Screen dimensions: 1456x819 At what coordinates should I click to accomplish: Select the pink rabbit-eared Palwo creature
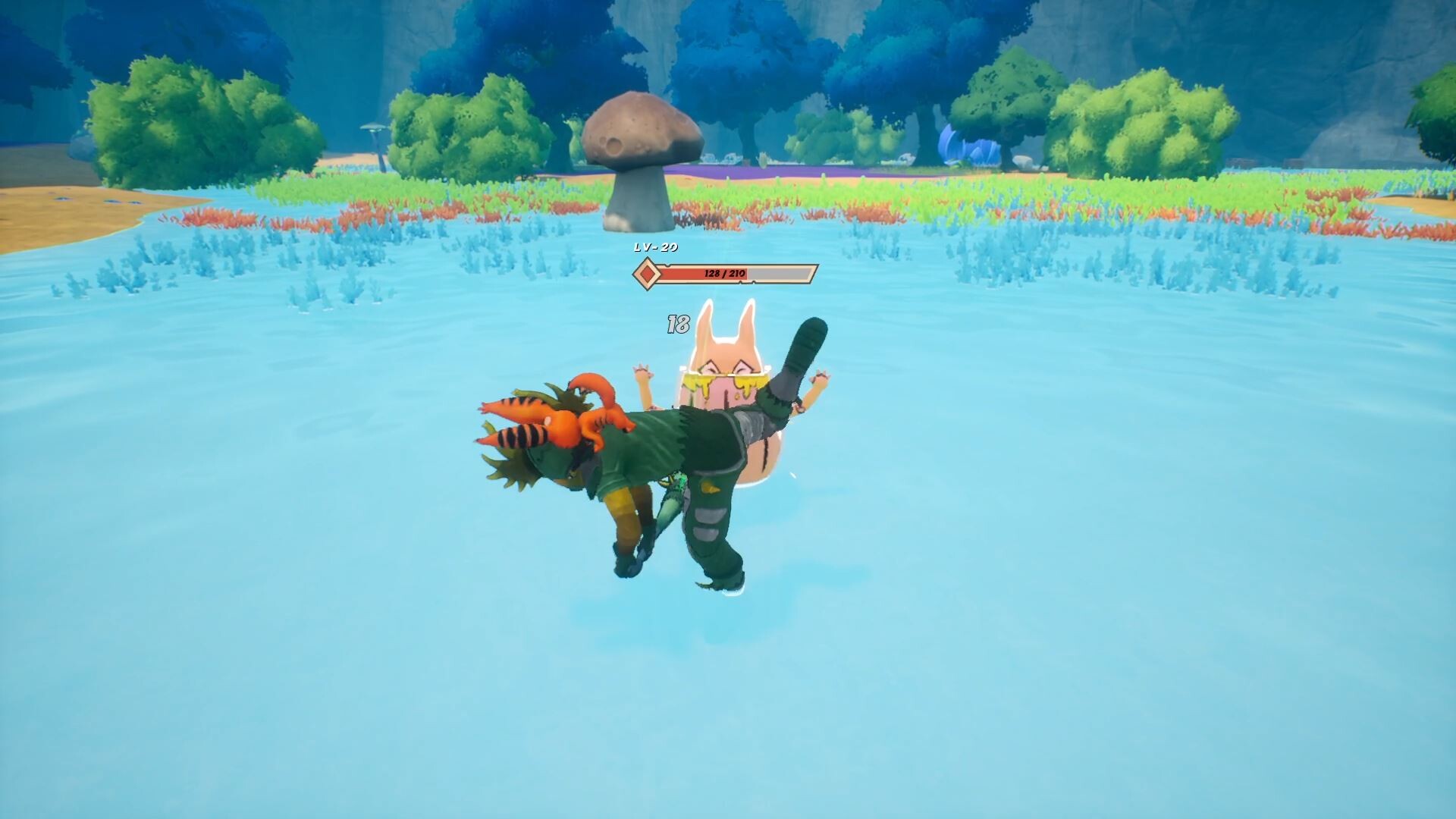pos(728,379)
